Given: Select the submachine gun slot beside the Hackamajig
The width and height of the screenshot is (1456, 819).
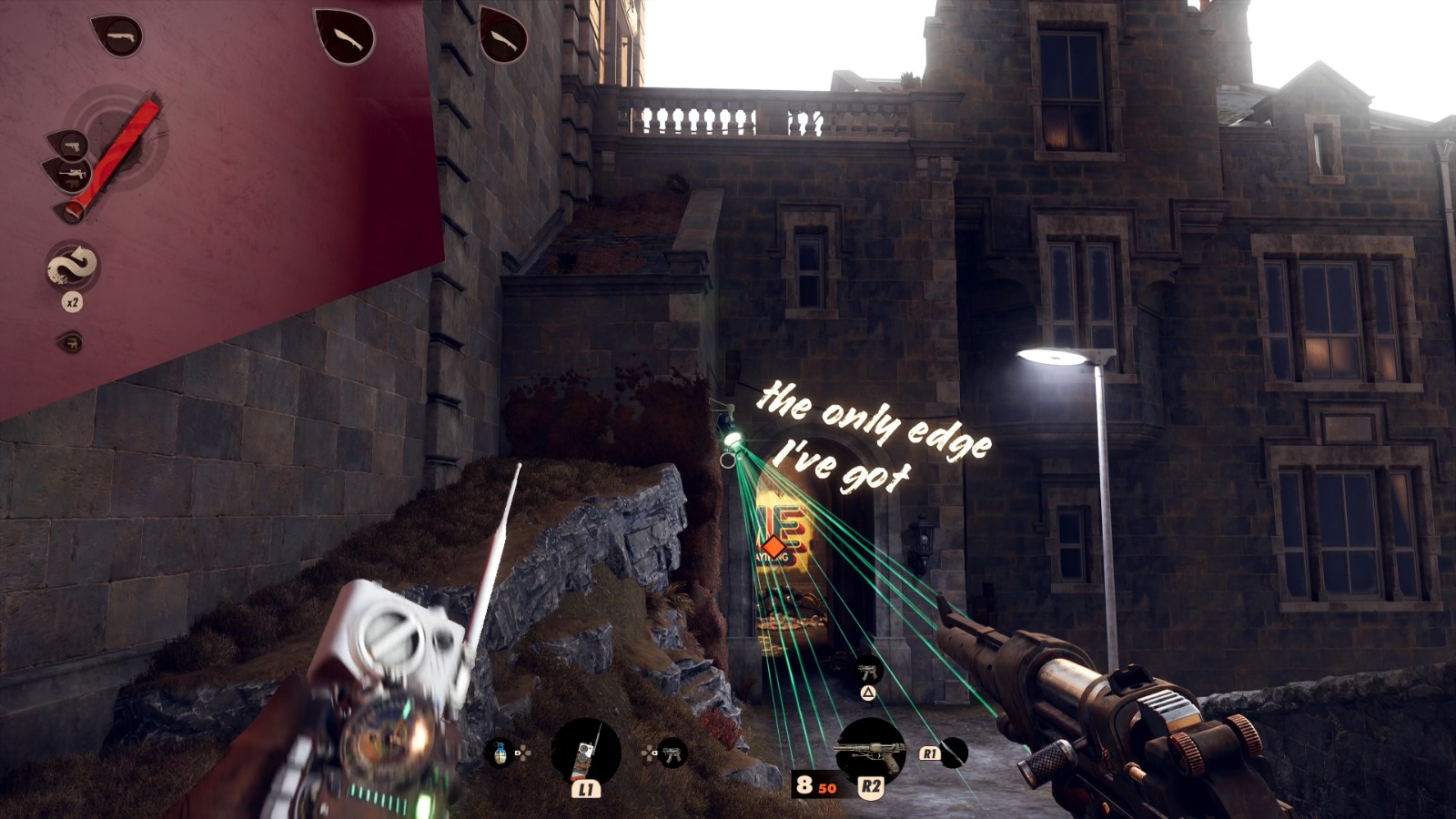Looking at the screenshot, I should 672,753.
